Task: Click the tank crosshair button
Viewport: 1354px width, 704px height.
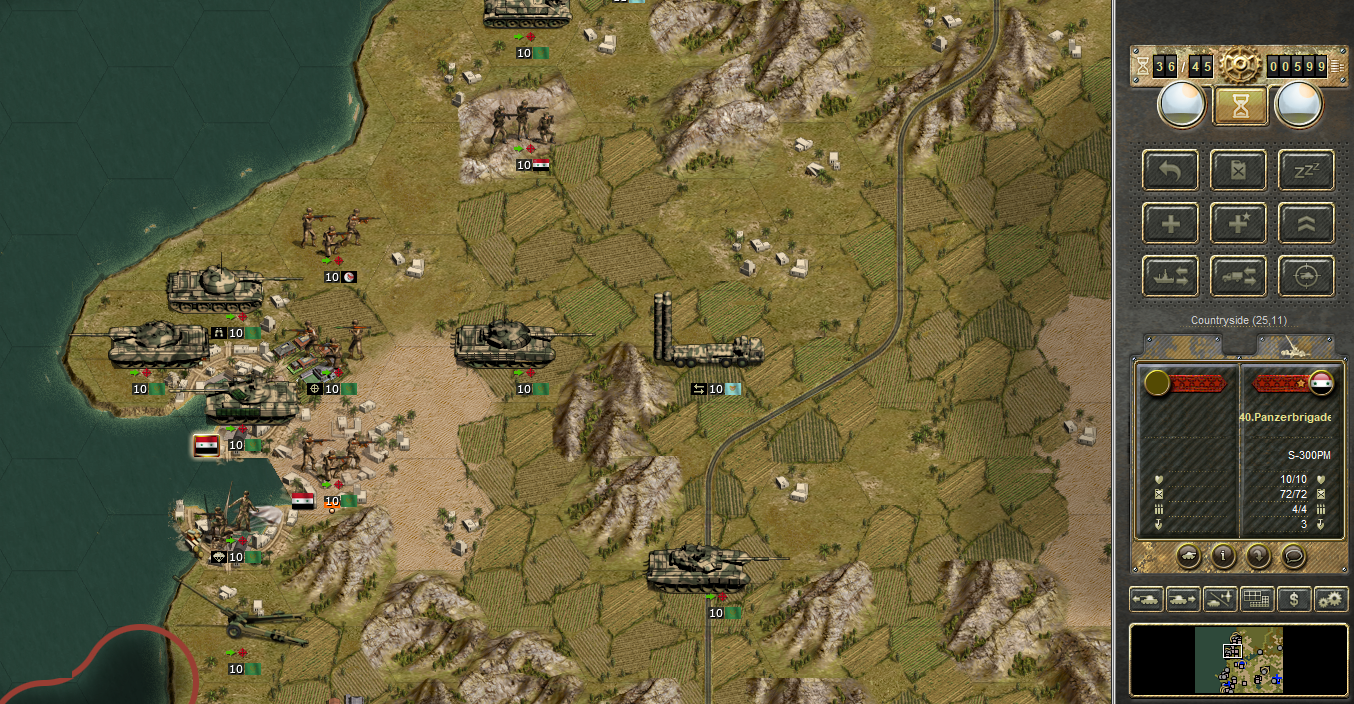Action: click(x=1306, y=276)
